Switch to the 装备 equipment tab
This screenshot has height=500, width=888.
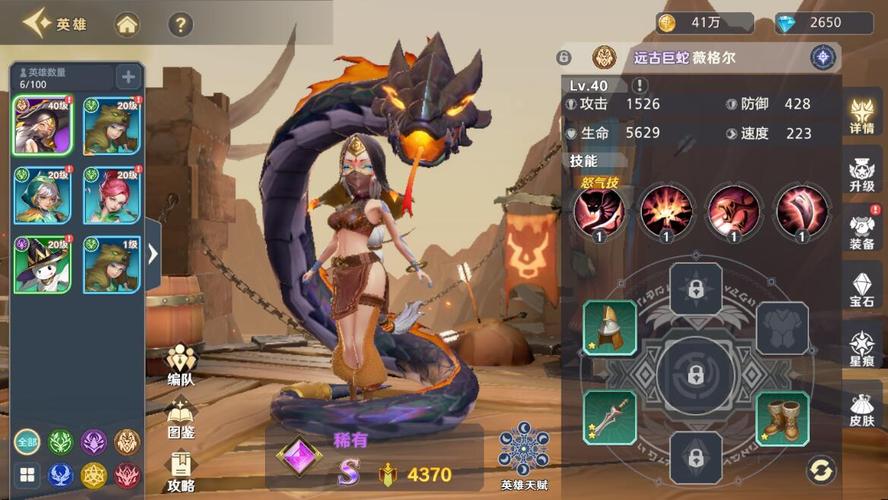click(x=861, y=232)
